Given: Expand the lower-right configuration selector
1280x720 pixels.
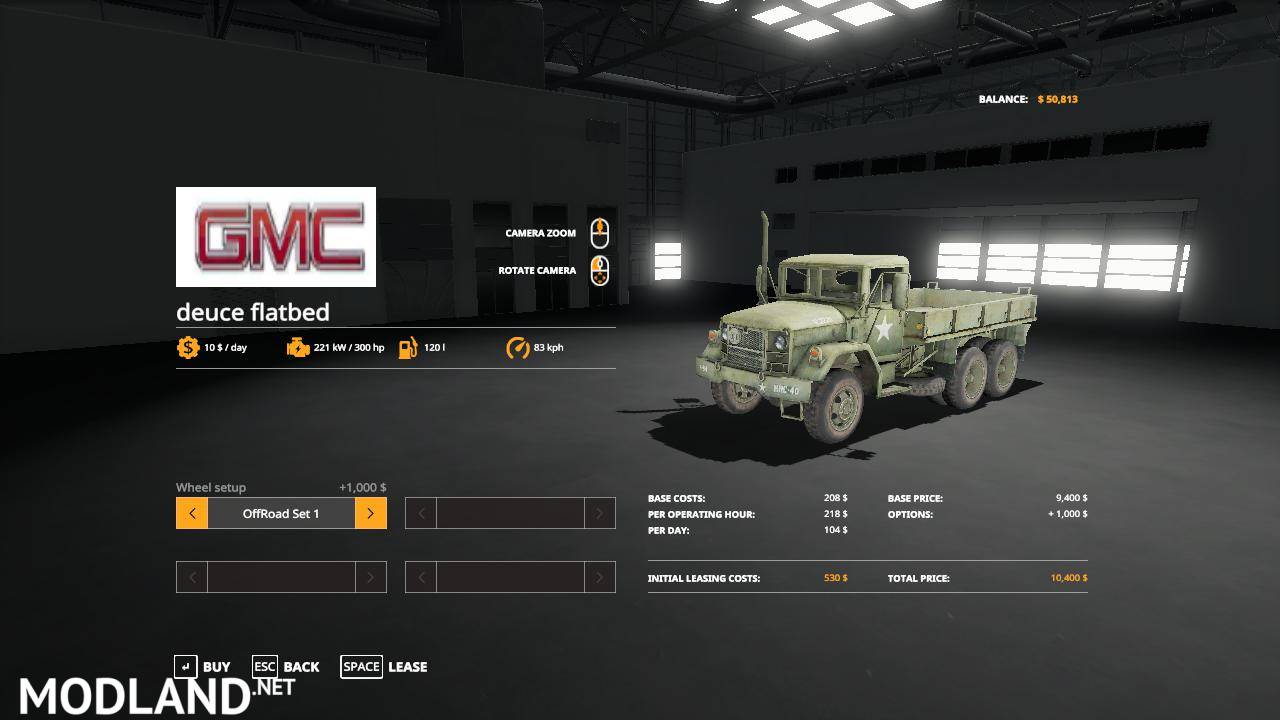Looking at the screenshot, I should tap(599, 577).
